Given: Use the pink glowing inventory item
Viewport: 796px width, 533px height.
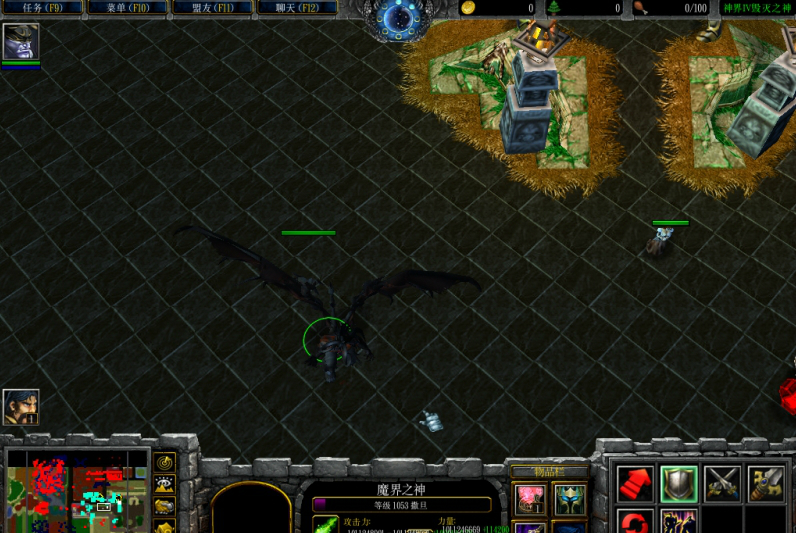Looking at the screenshot, I should click(531, 499).
